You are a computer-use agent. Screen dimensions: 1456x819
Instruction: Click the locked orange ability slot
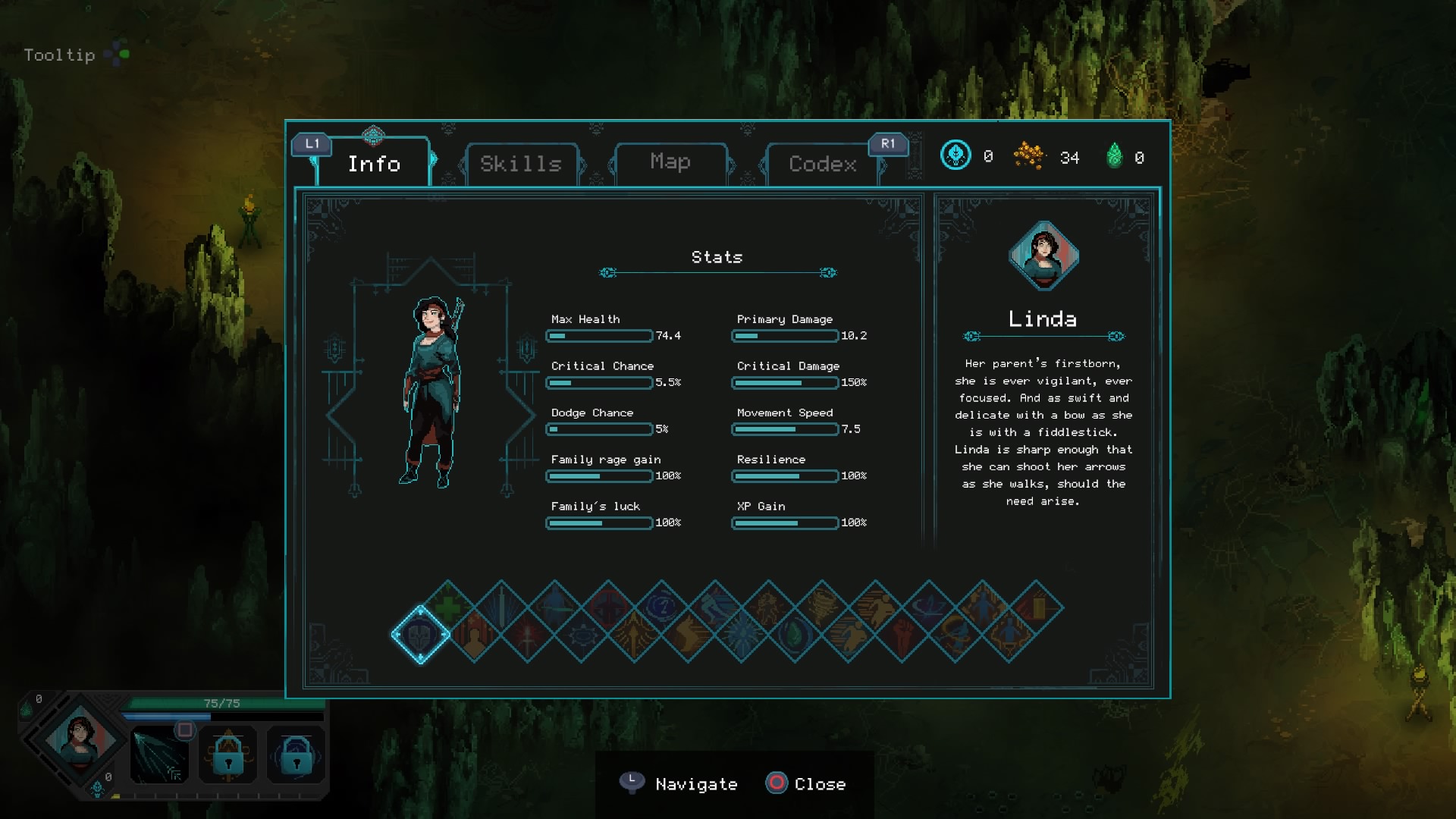point(228,755)
